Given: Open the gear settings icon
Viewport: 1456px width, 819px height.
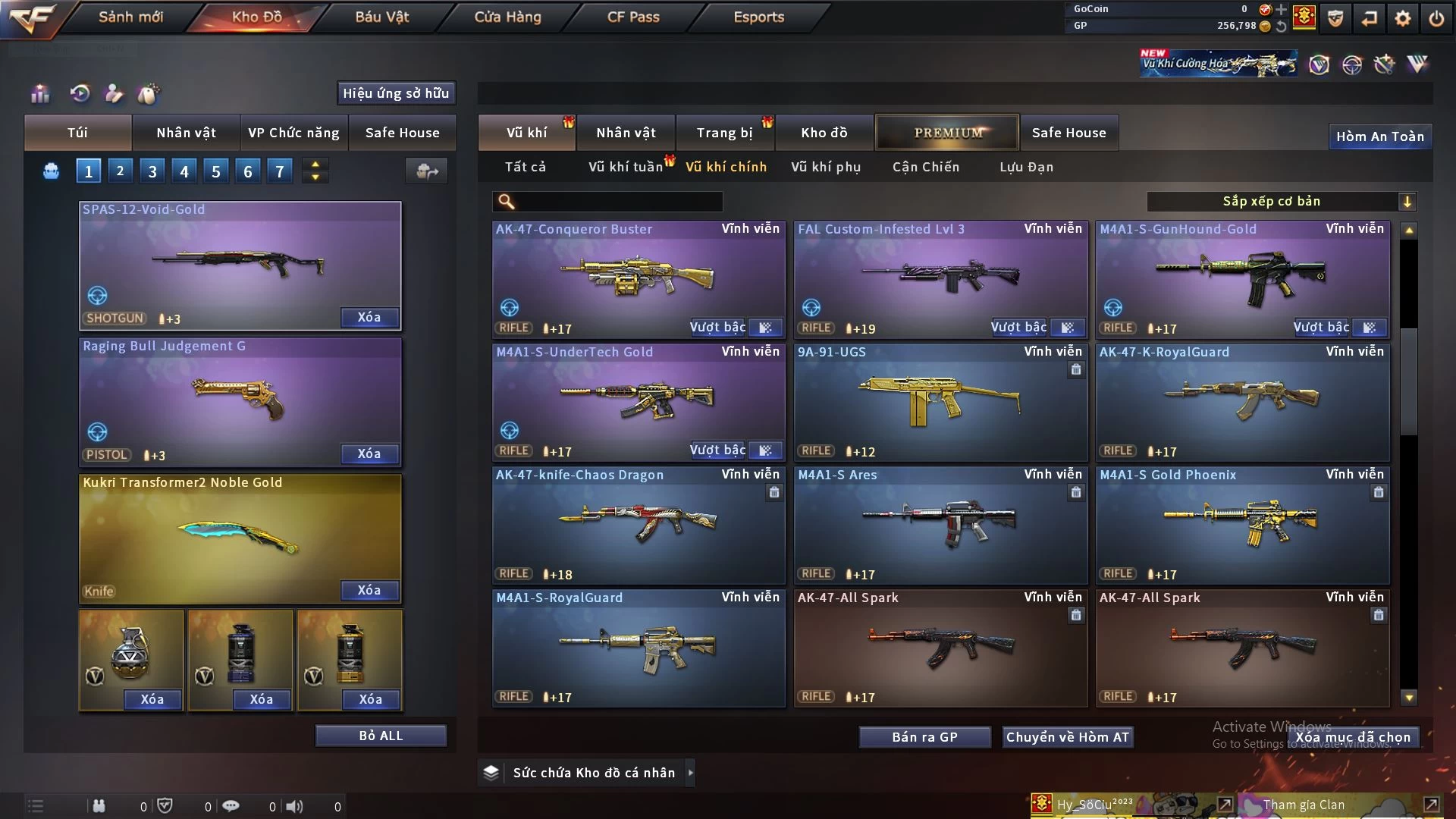Looking at the screenshot, I should coord(1403,18).
